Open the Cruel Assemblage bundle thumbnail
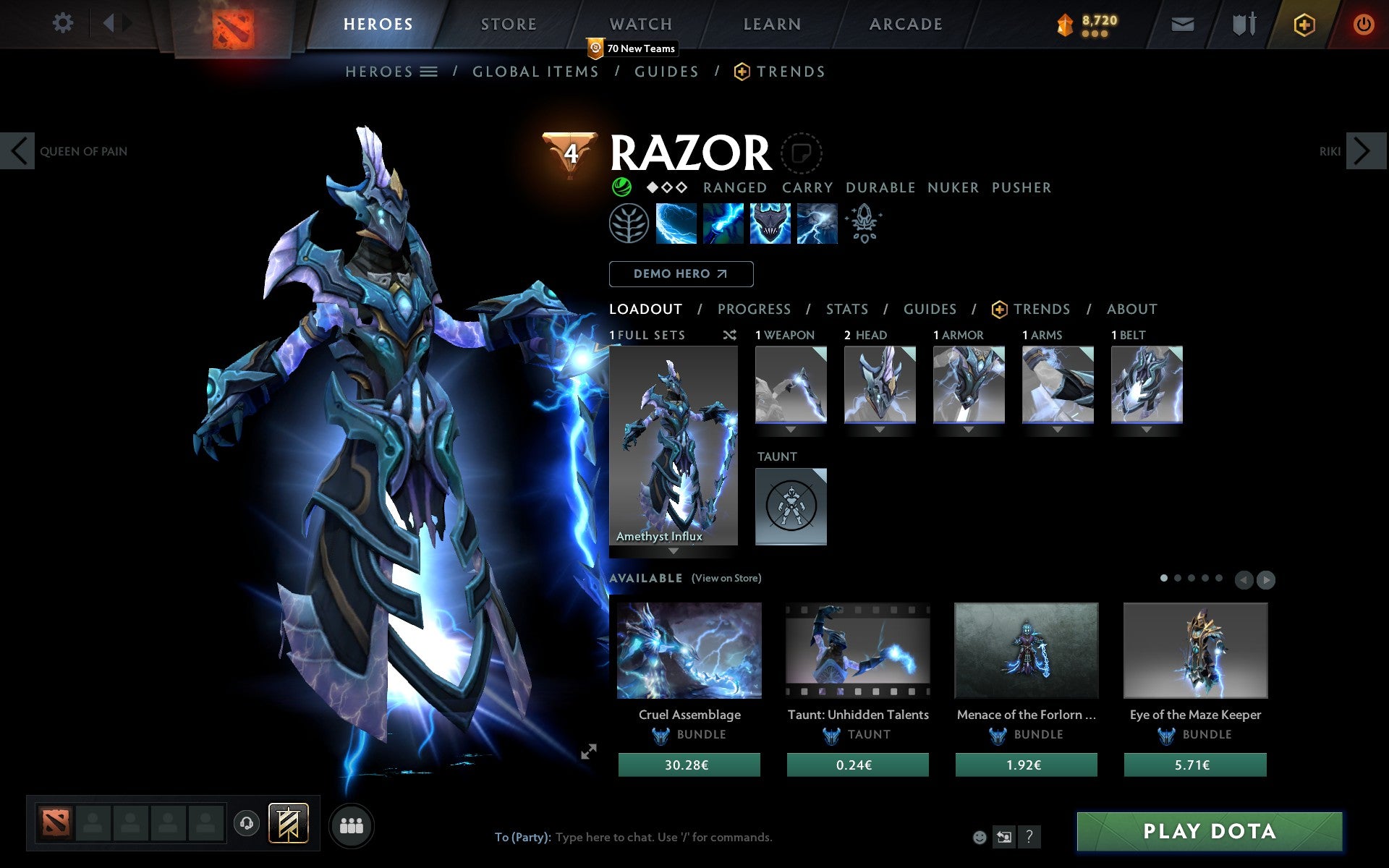 [x=689, y=650]
